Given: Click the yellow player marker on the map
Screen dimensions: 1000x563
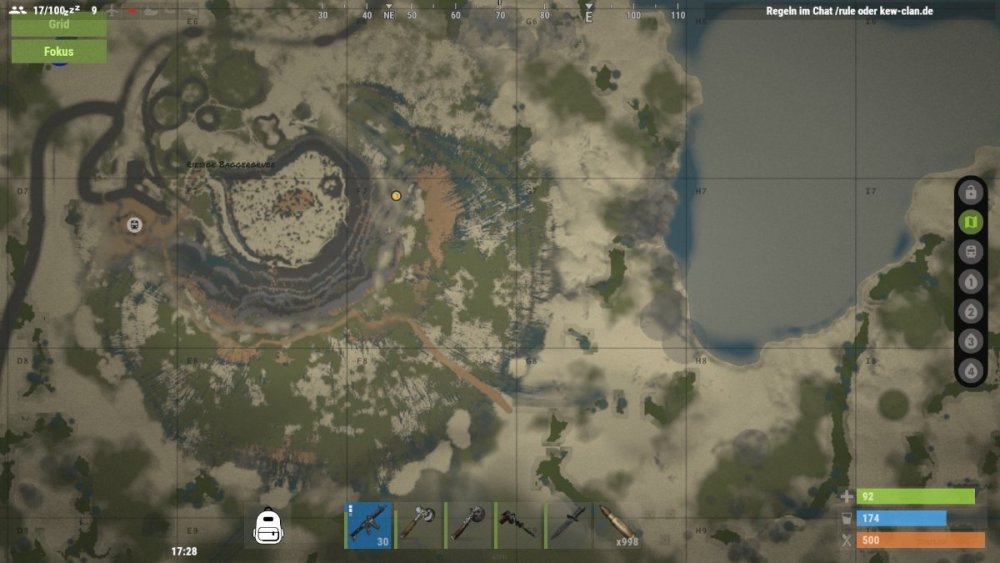Looking at the screenshot, I should pos(396,196).
